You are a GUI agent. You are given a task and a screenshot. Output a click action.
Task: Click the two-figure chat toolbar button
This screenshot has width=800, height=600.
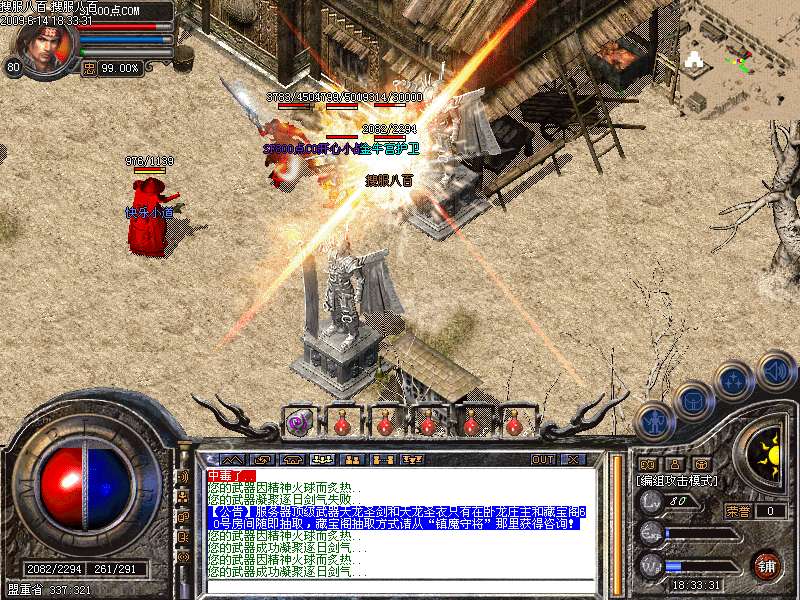[352, 460]
